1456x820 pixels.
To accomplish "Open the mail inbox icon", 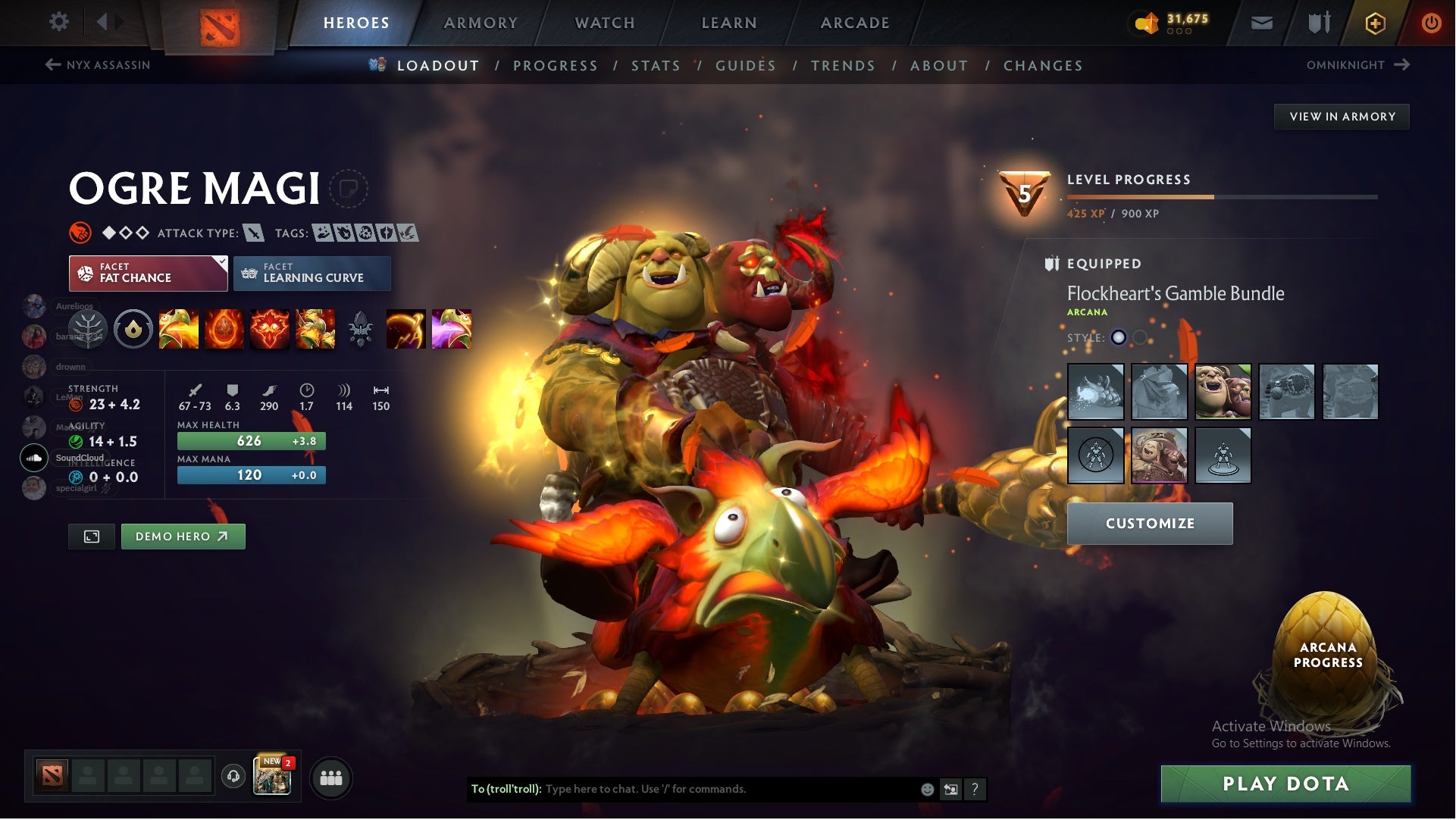I will pyautogui.click(x=1260, y=23).
